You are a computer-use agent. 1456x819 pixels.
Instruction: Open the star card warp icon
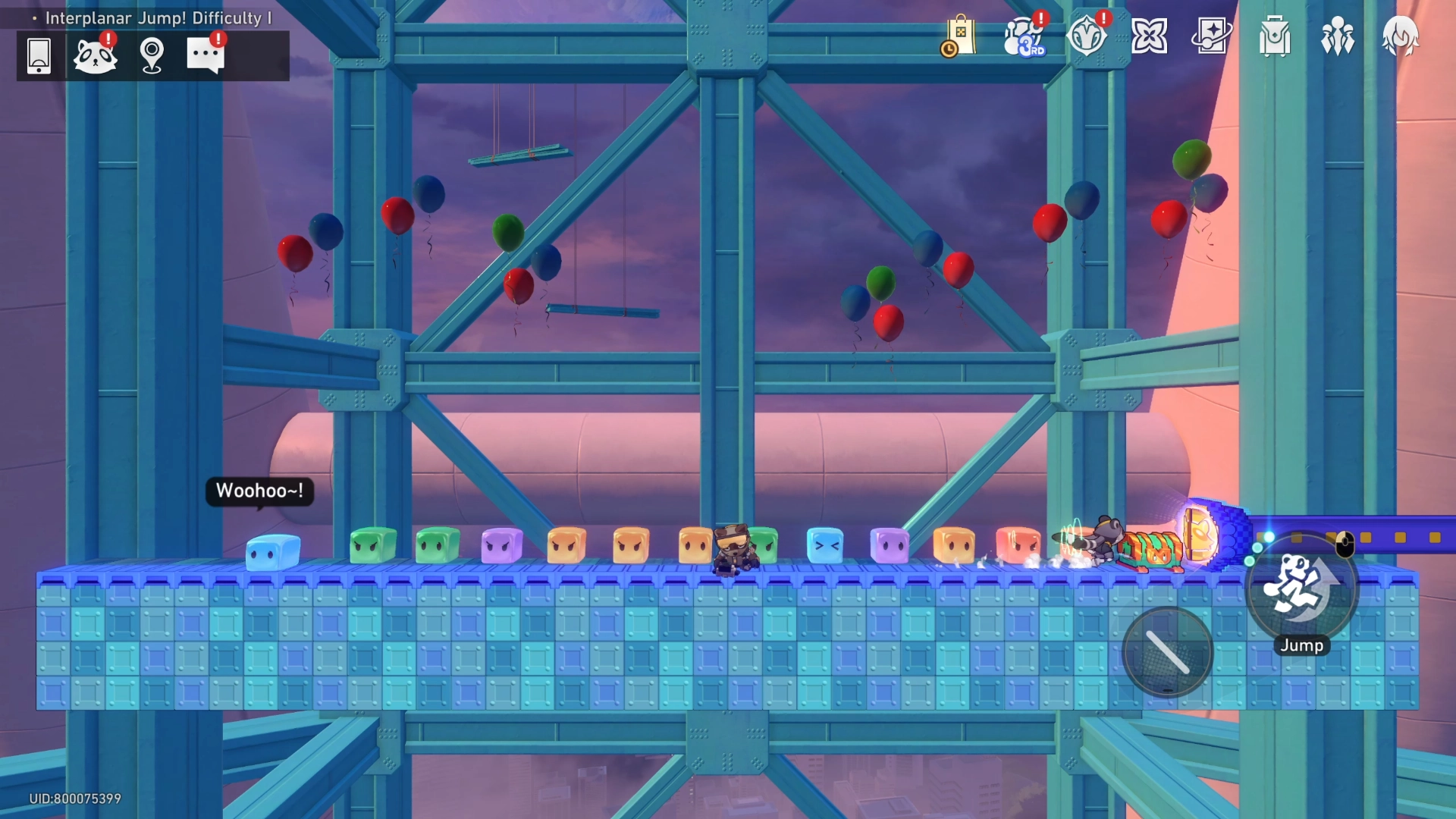pos(1211,36)
